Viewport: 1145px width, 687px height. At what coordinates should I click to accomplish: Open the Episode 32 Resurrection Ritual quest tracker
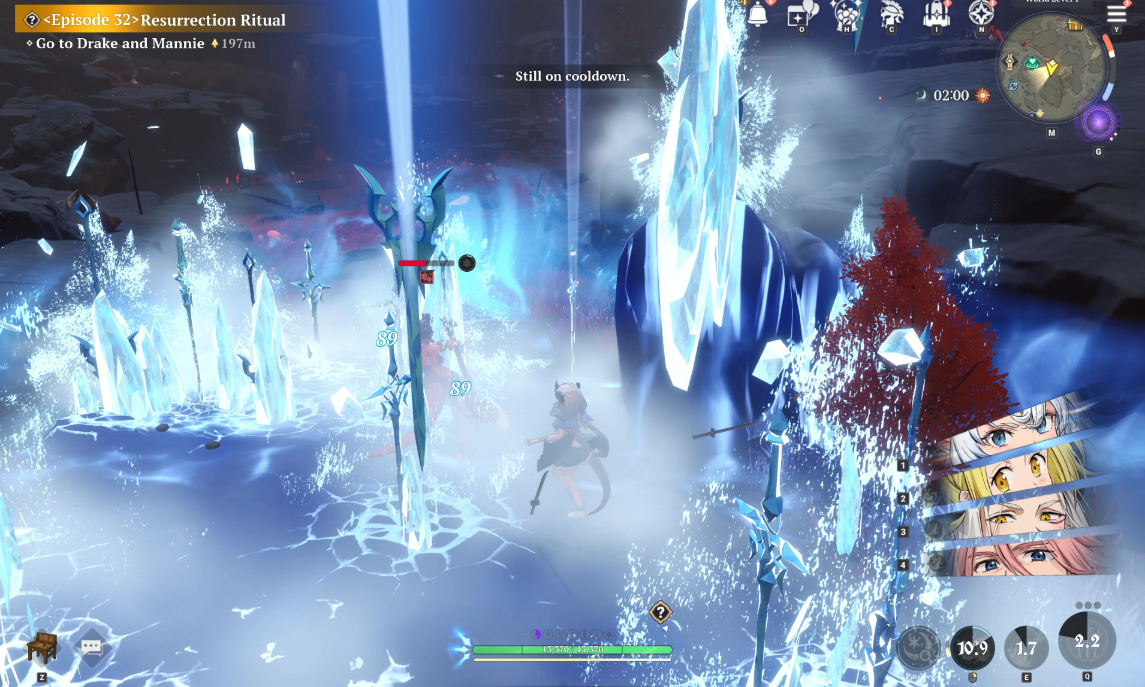pos(160,20)
